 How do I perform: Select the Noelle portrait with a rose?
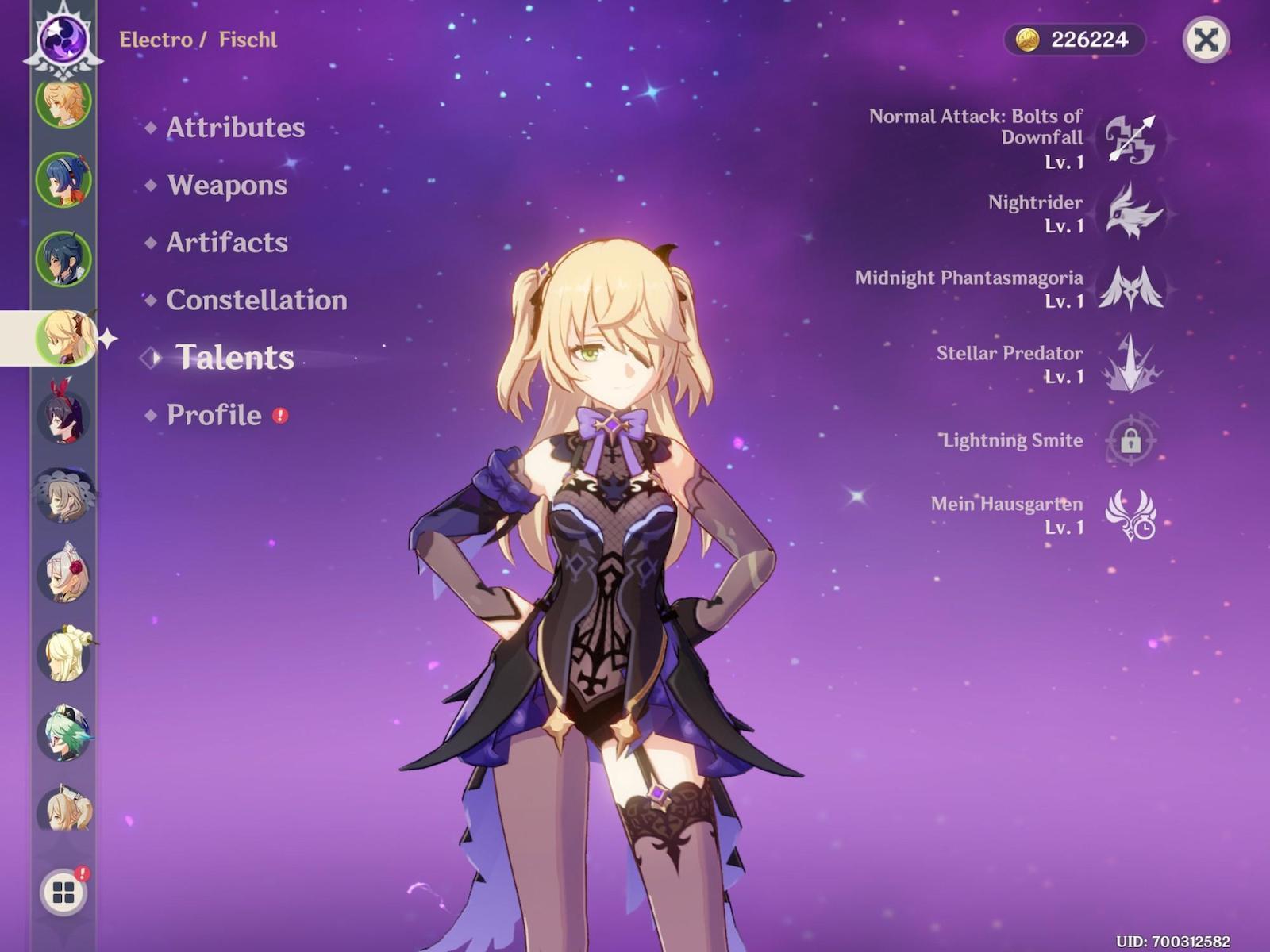pyautogui.click(x=63, y=574)
